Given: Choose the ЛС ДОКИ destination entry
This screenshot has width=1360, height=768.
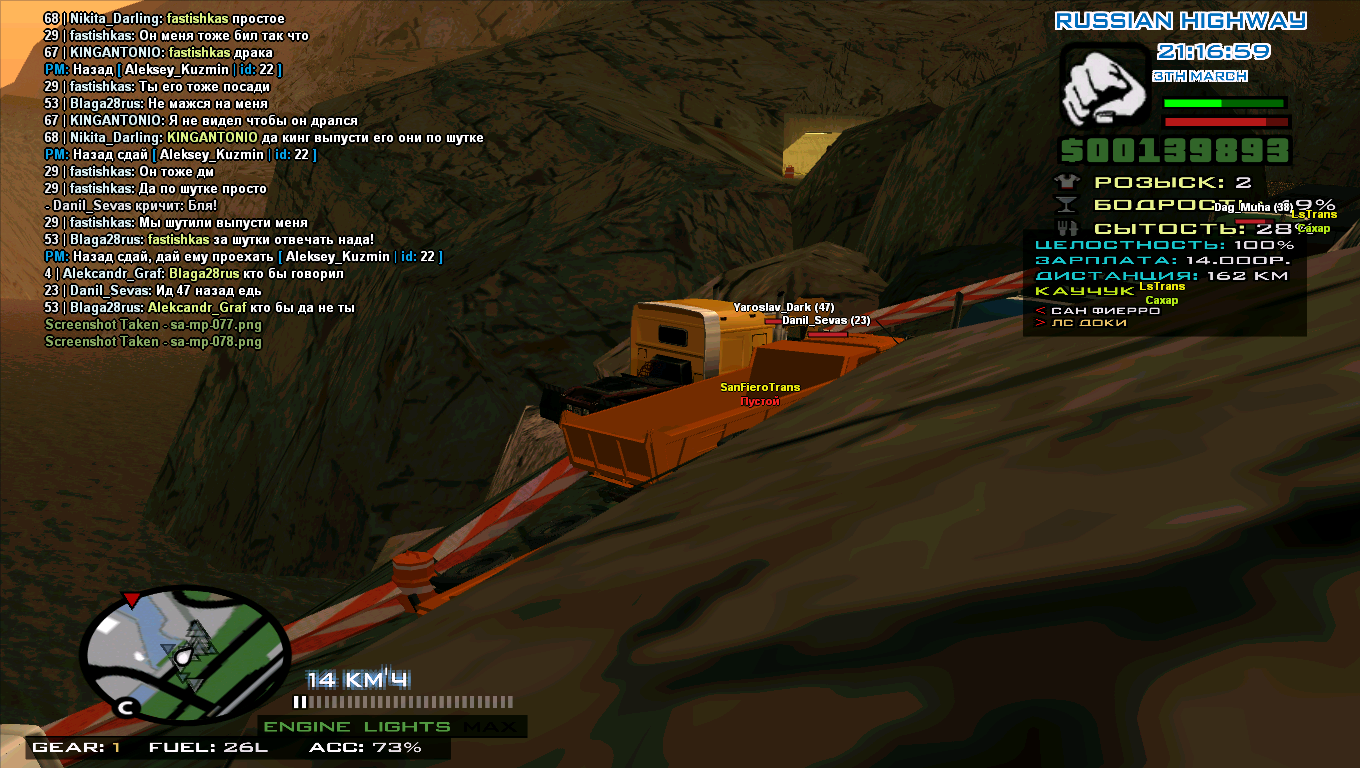Looking at the screenshot, I should [1088, 323].
